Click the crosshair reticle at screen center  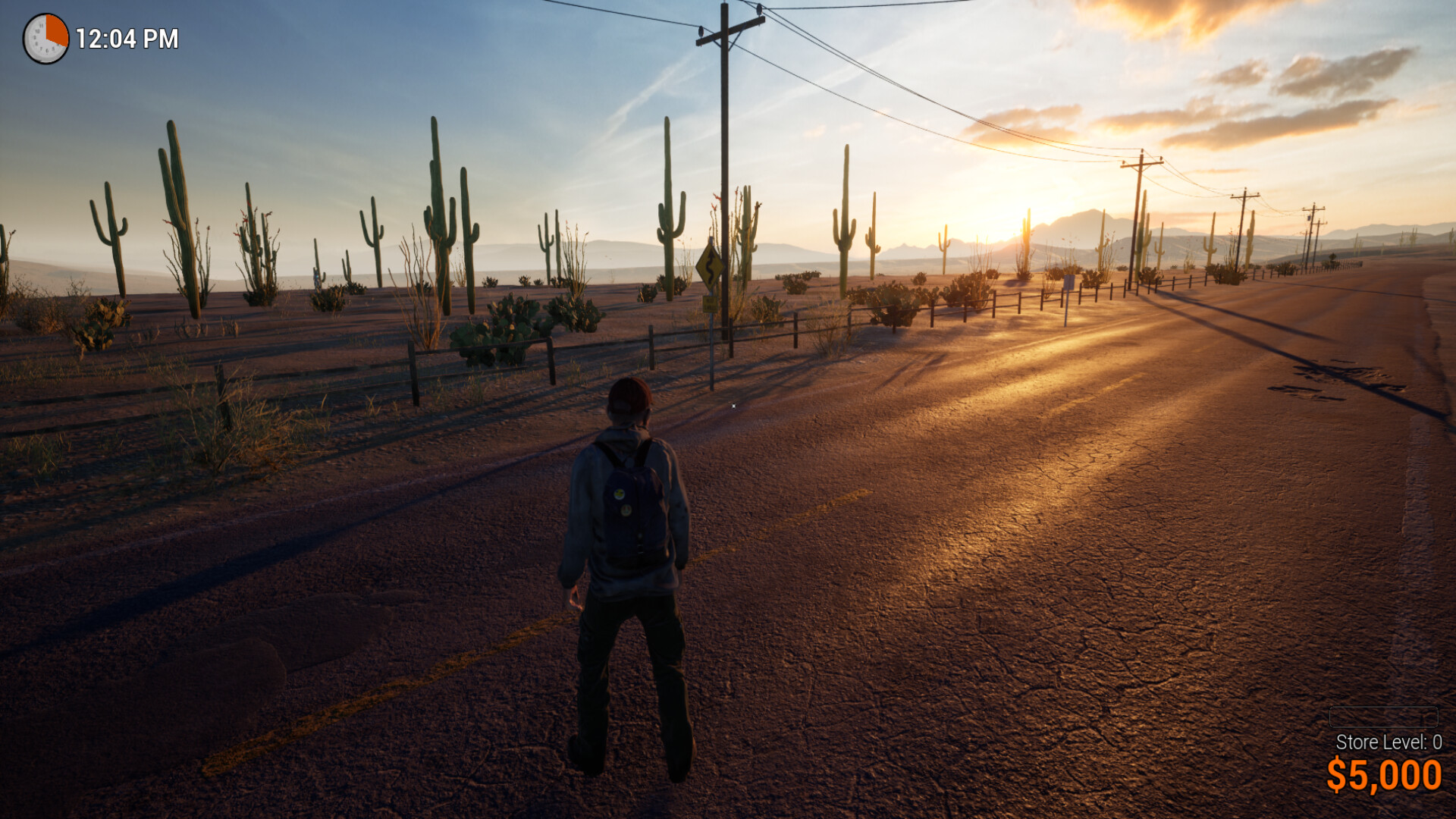pos(733,406)
